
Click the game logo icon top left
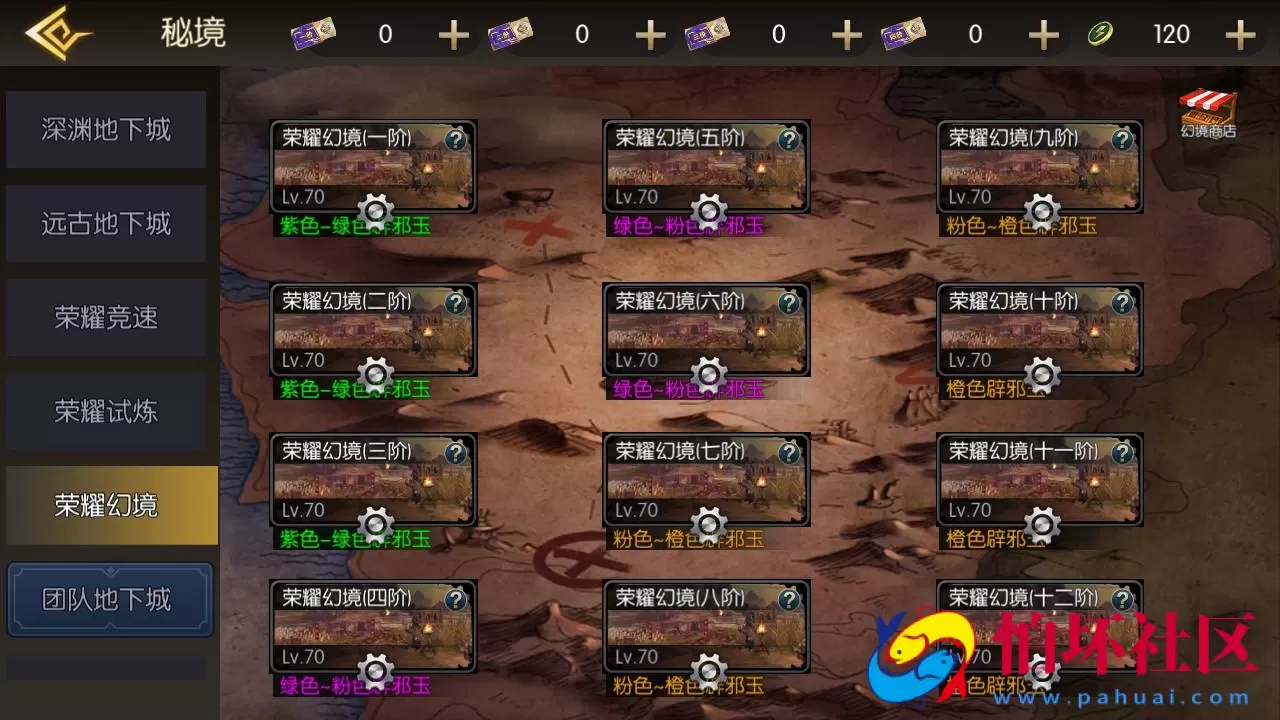[x=60, y=32]
